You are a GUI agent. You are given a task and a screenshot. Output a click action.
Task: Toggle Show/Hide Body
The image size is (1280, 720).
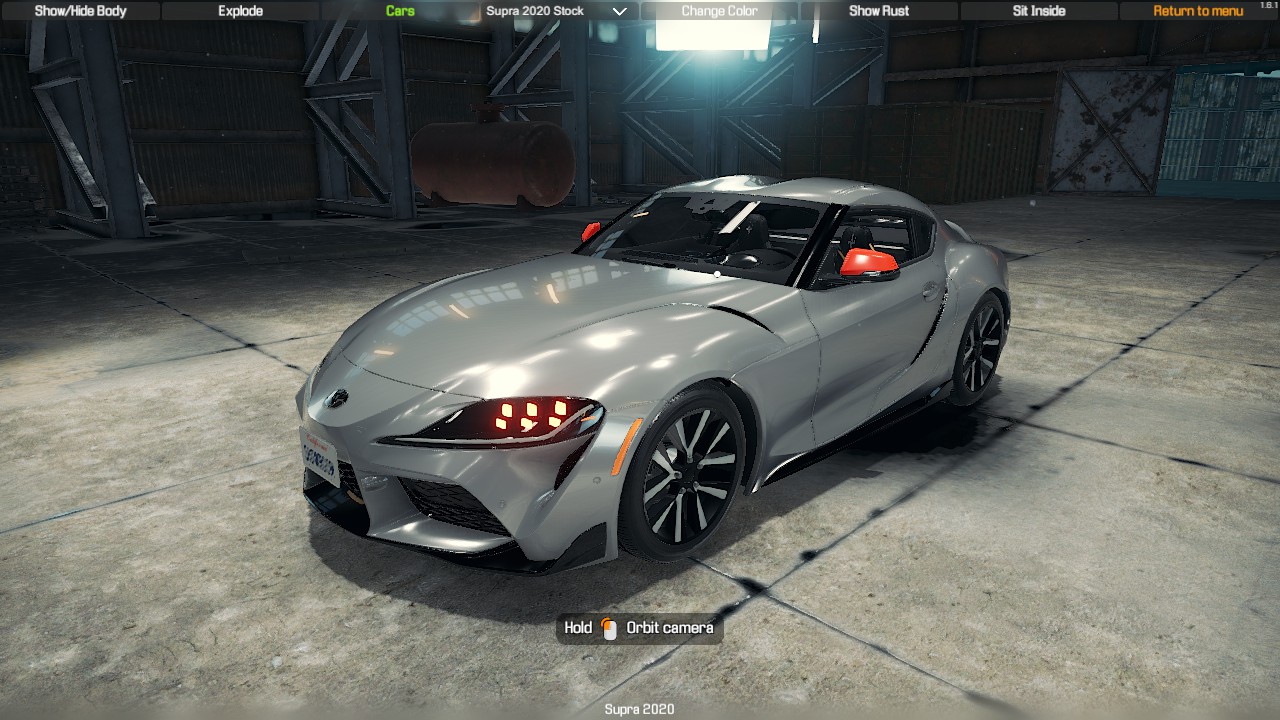point(80,11)
